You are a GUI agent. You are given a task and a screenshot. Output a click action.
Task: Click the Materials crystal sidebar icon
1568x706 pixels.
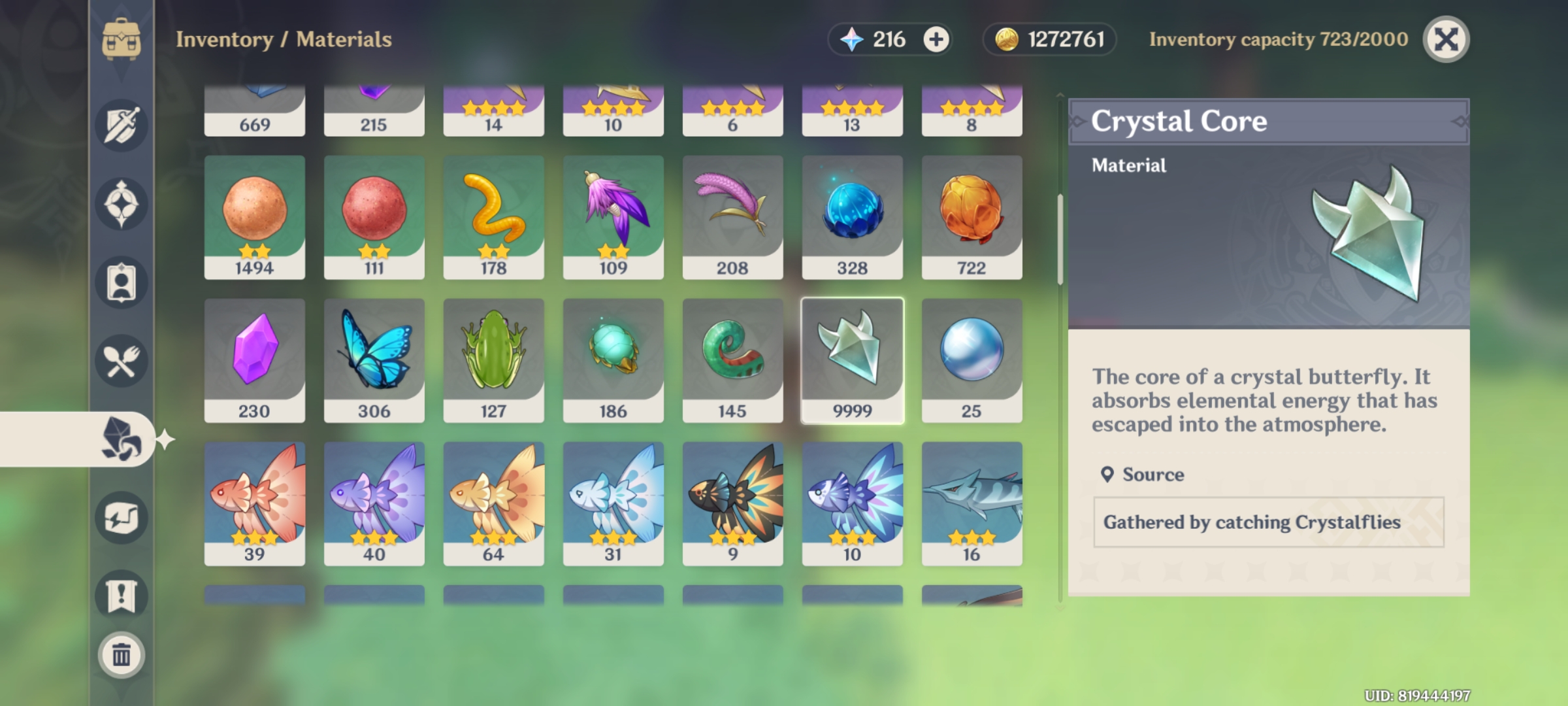tap(121, 439)
